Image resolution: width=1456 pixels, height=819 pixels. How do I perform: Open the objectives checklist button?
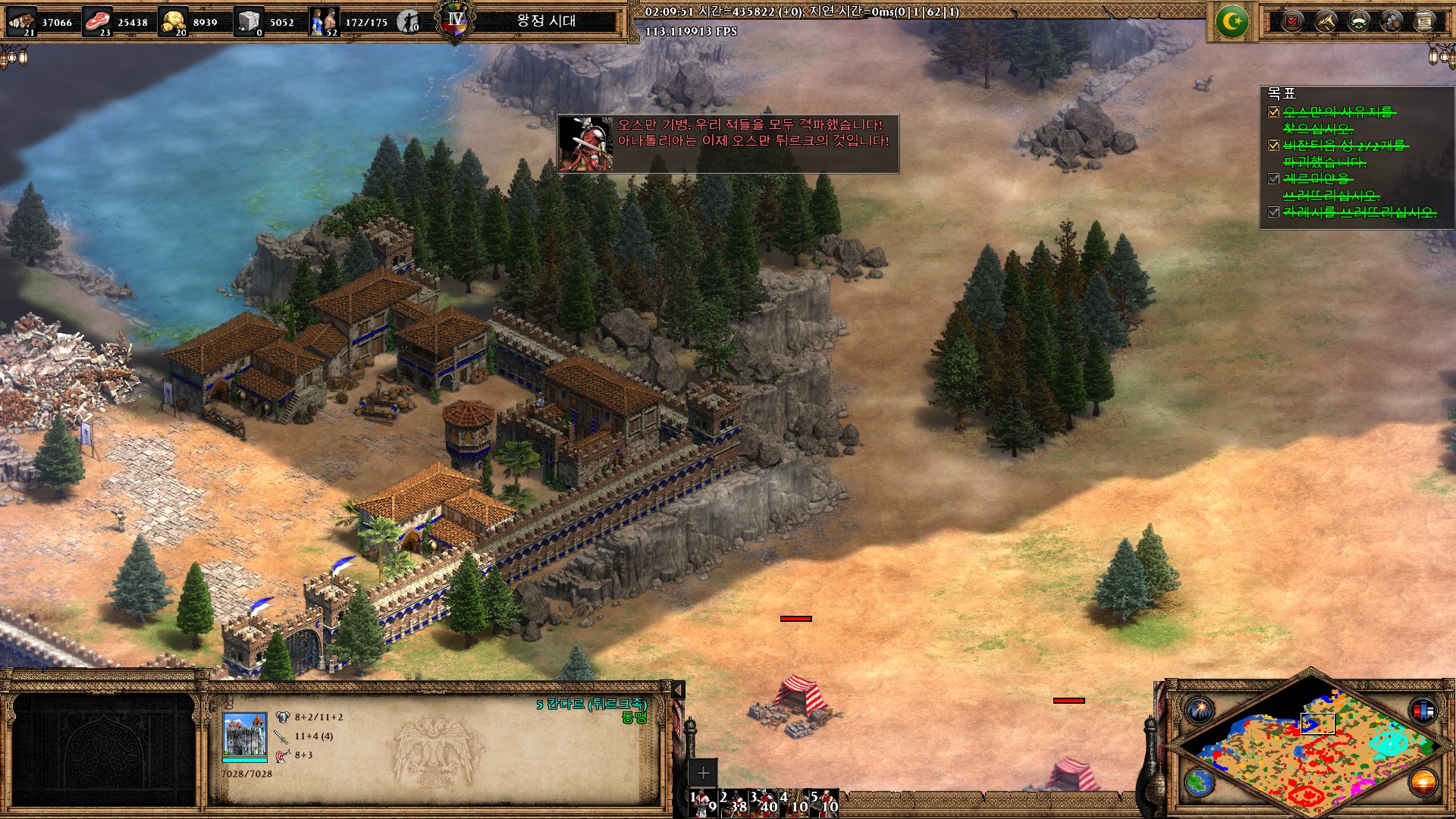click(x=1293, y=21)
